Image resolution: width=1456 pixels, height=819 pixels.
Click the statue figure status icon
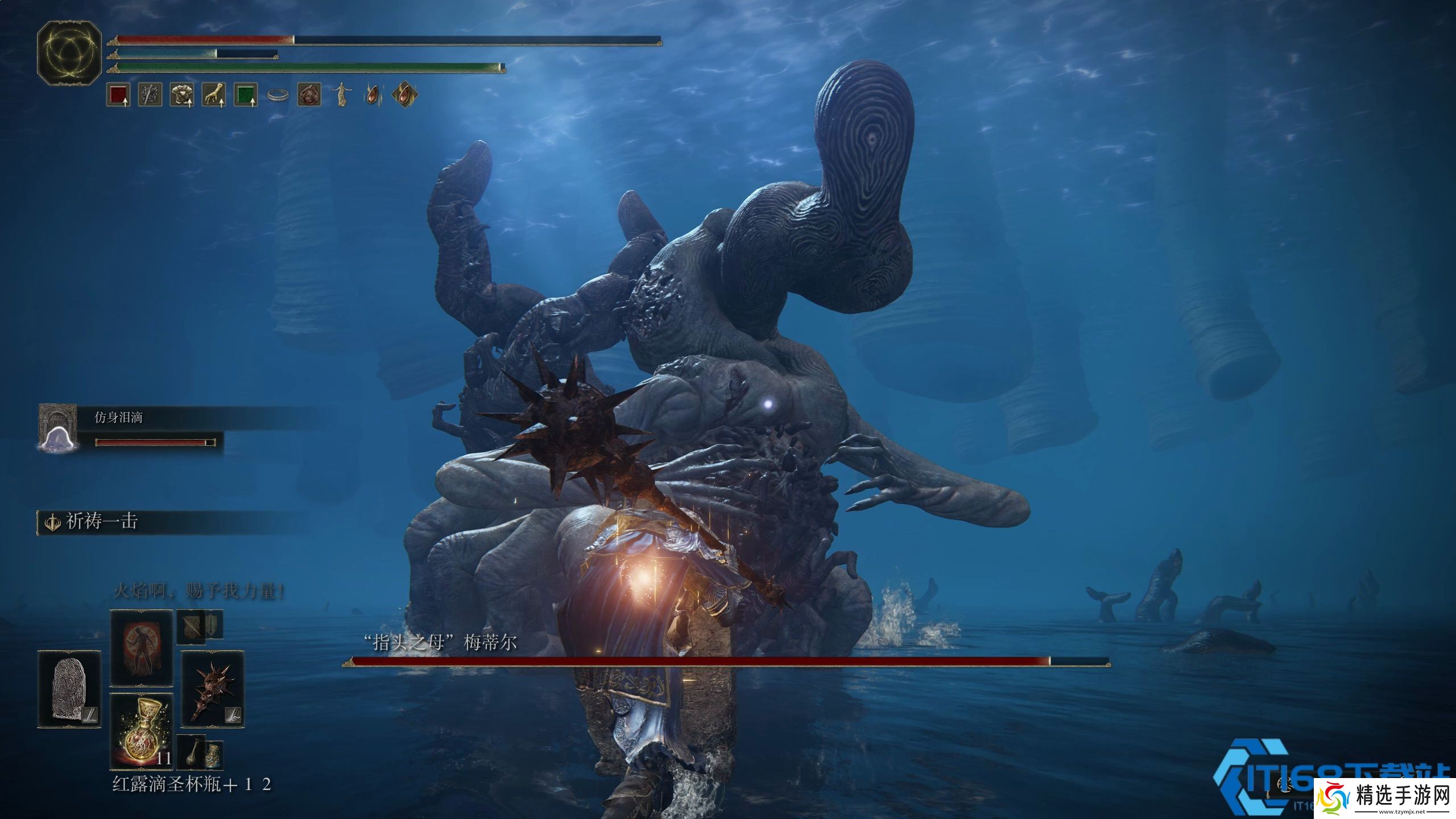pos(341,95)
